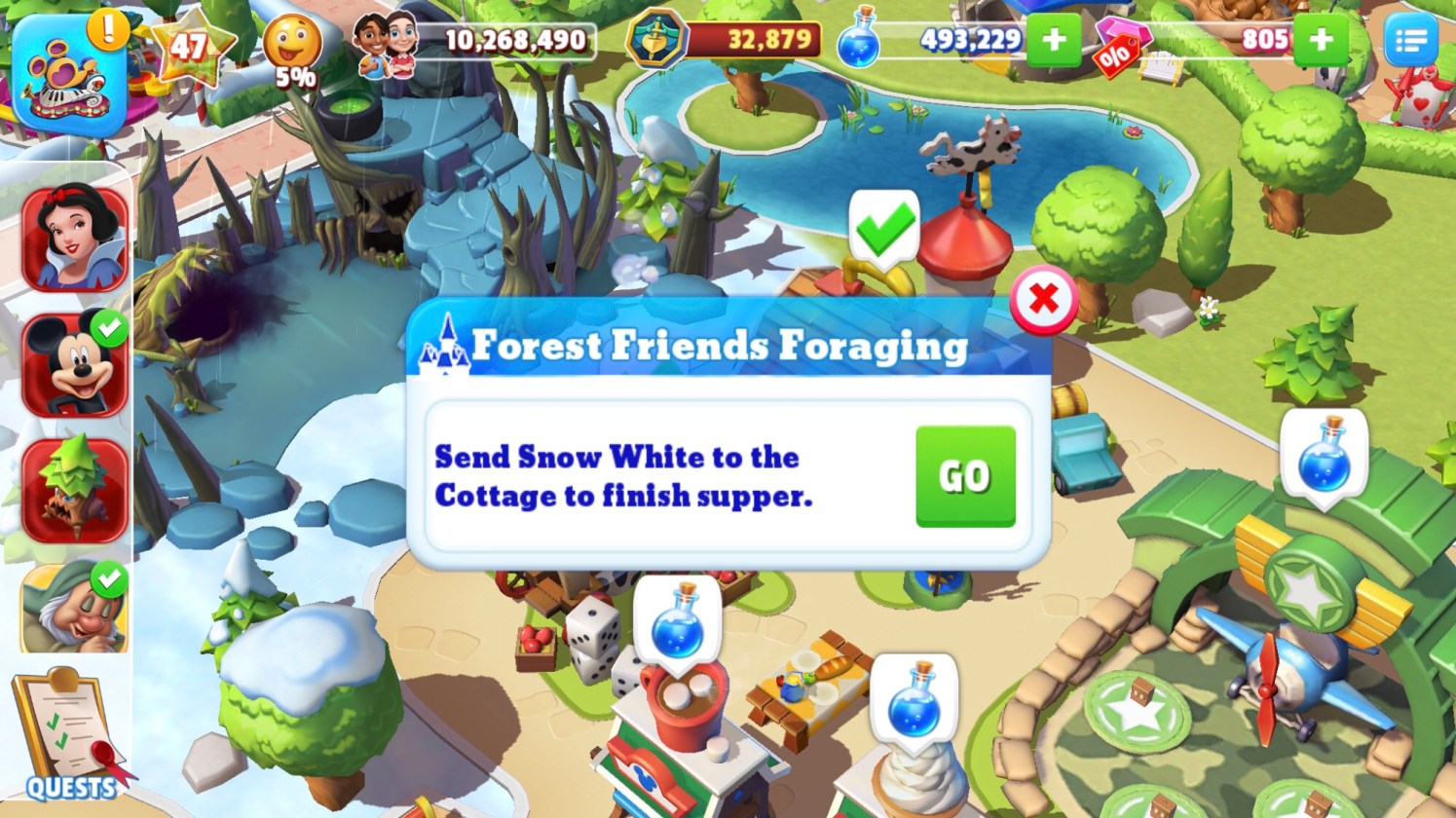Select Mickey Mouse's portrait
The height and width of the screenshot is (818, 1456).
(x=75, y=365)
